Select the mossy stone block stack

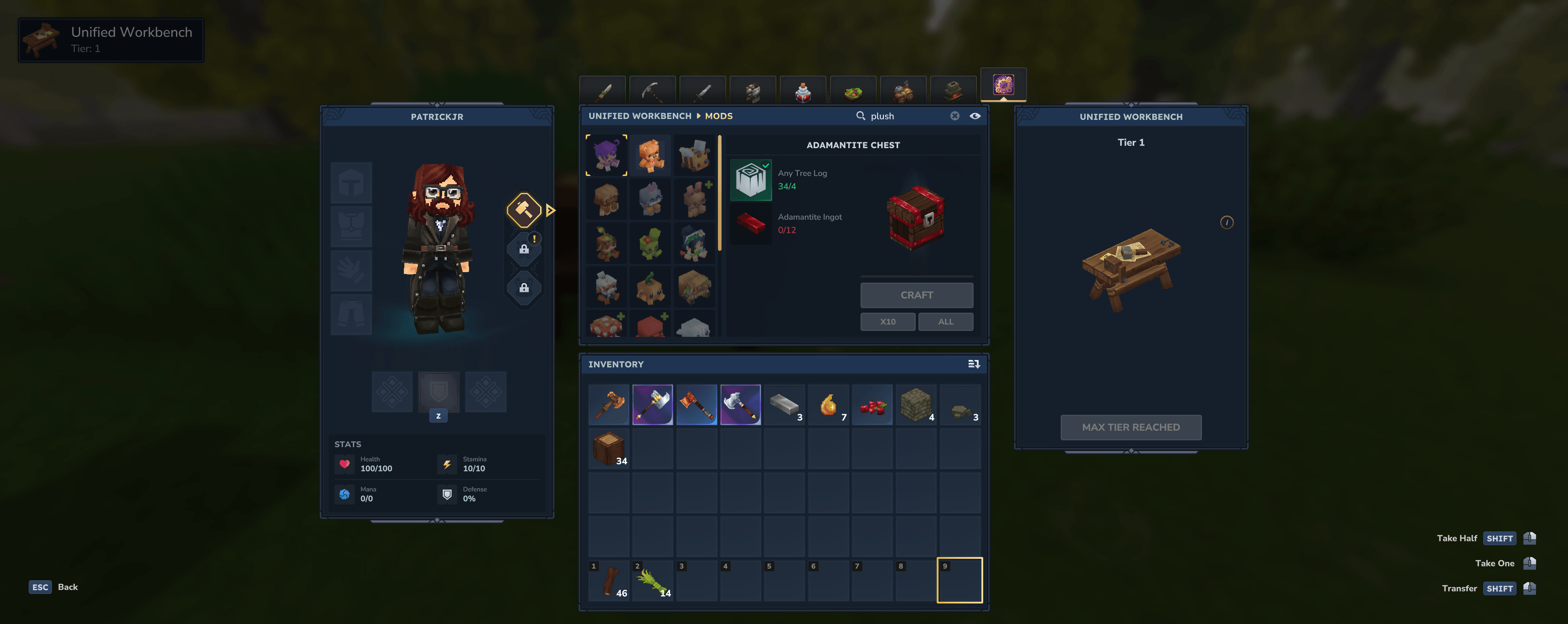(x=915, y=405)
